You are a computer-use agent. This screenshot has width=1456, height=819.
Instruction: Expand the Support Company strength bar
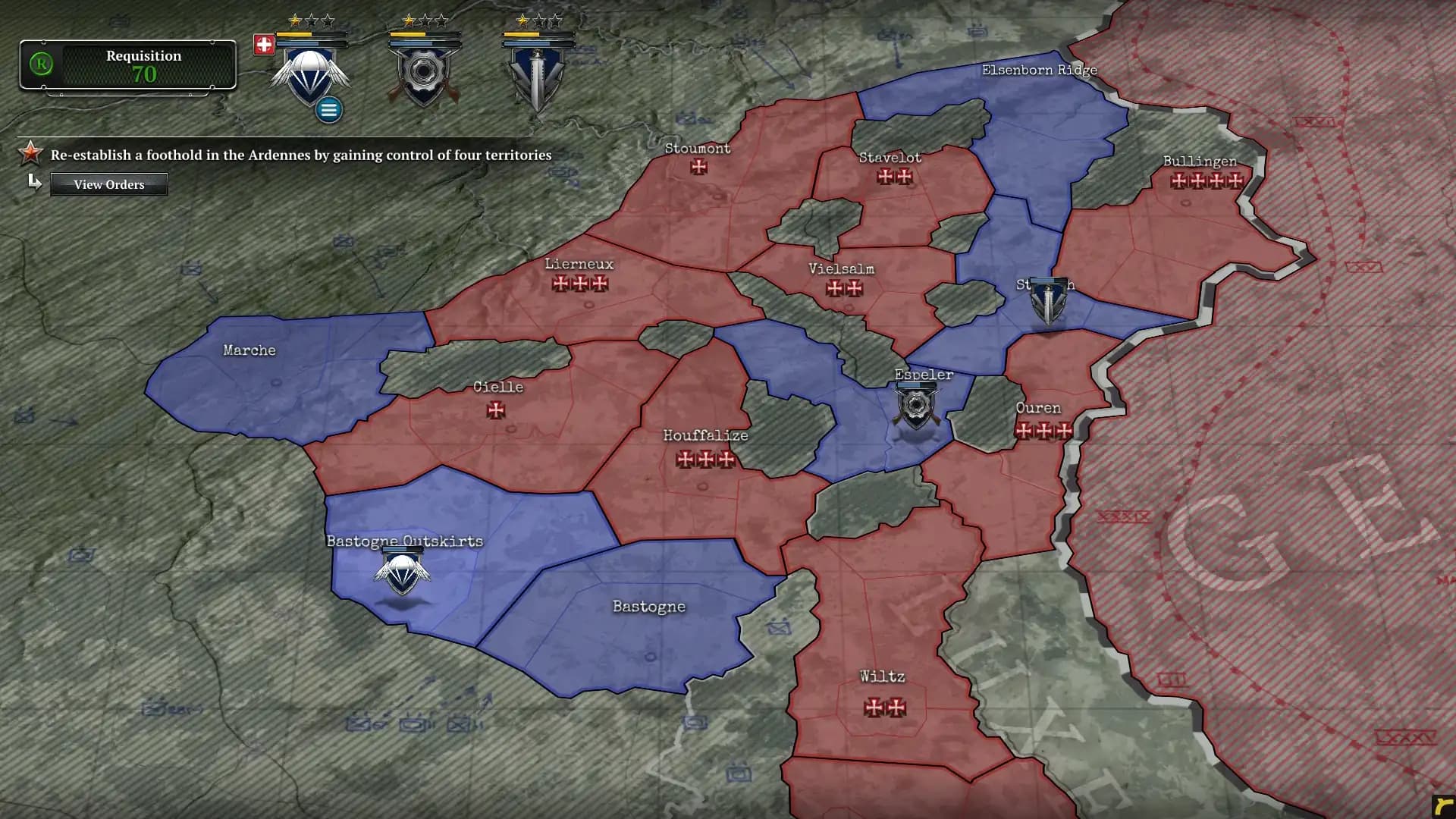(x=538, y=42)
